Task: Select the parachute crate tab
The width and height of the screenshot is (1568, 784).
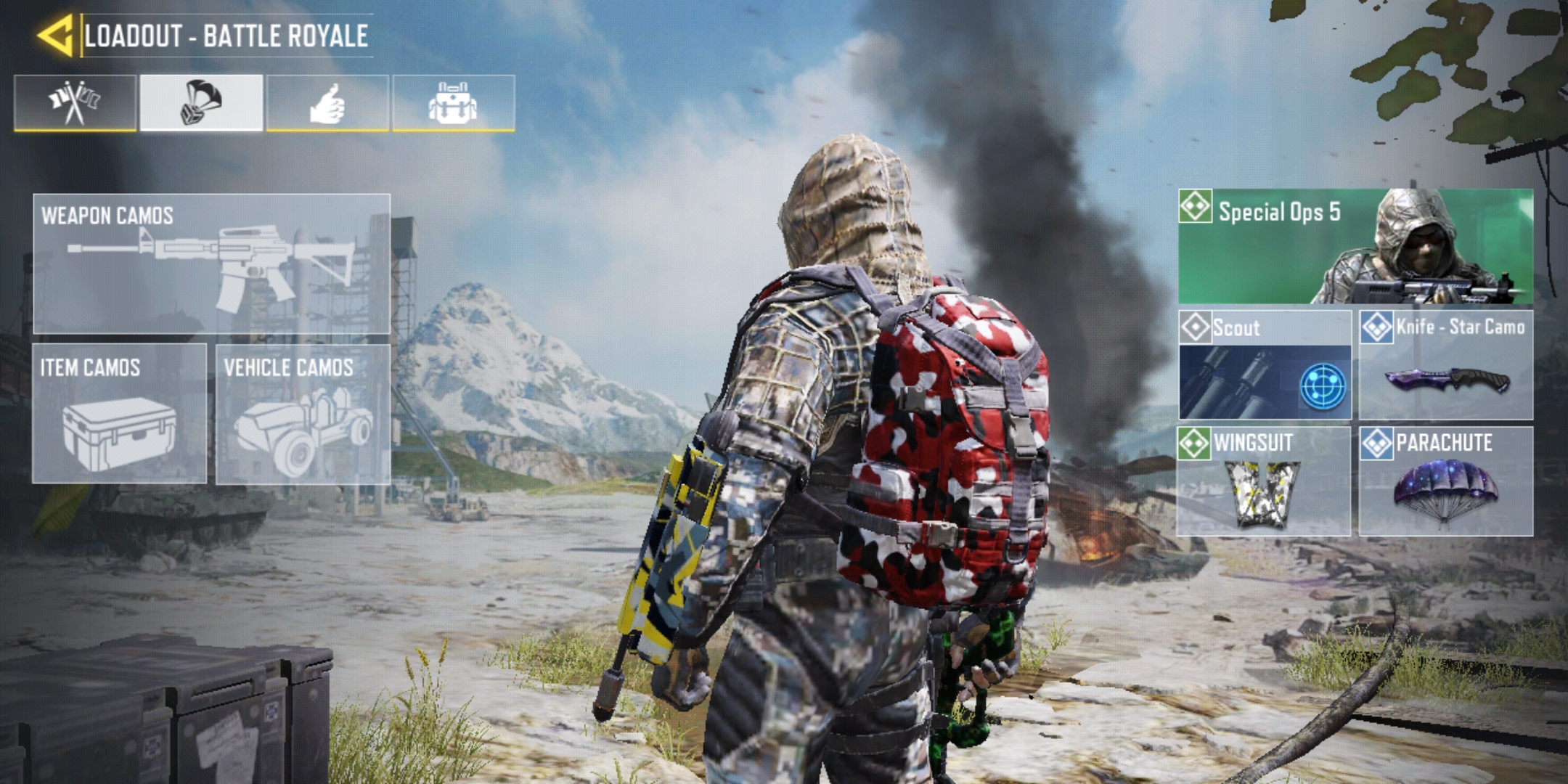Action: [201, 103]
